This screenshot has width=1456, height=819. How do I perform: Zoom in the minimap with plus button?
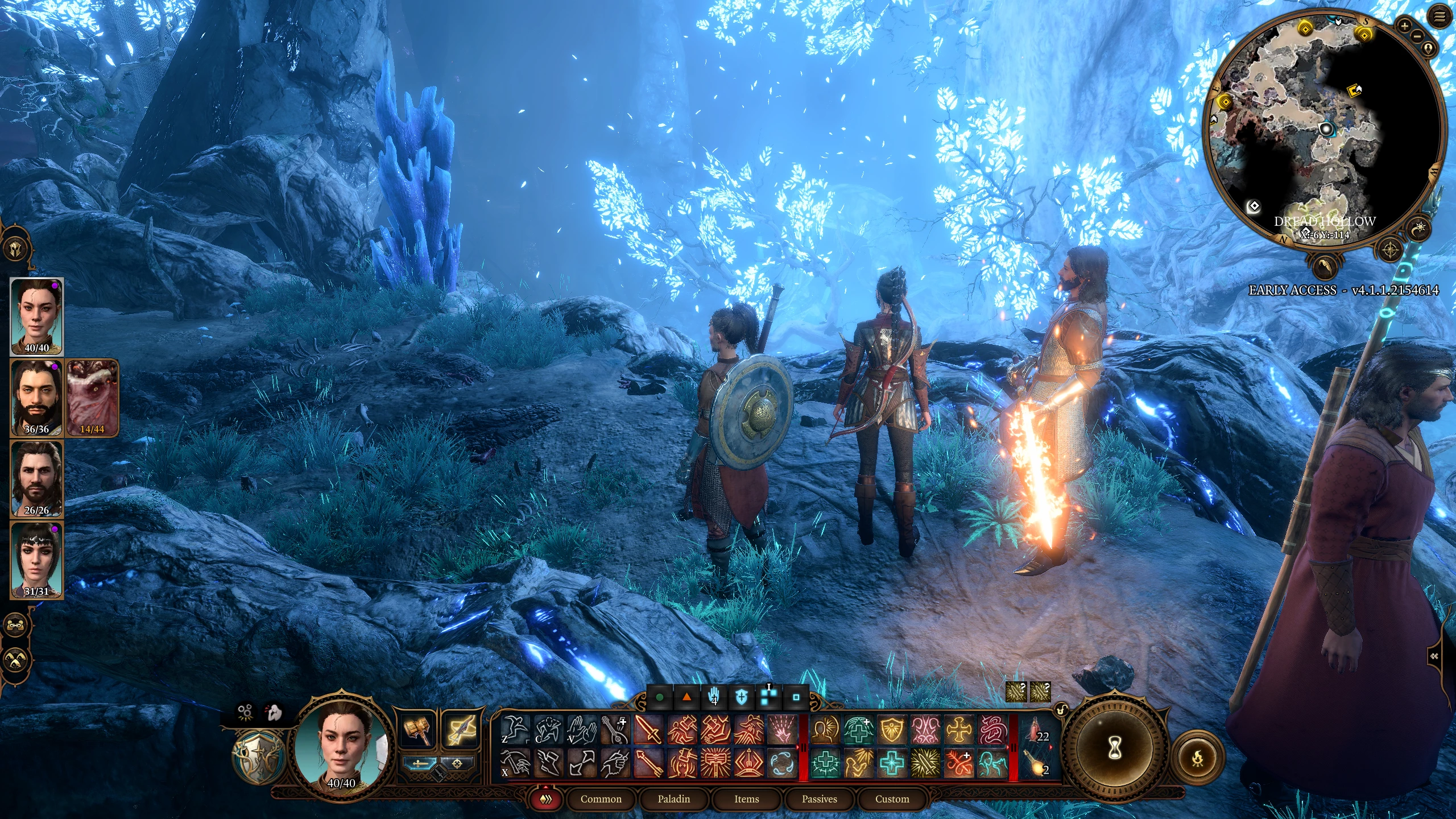click(1404, 26)
